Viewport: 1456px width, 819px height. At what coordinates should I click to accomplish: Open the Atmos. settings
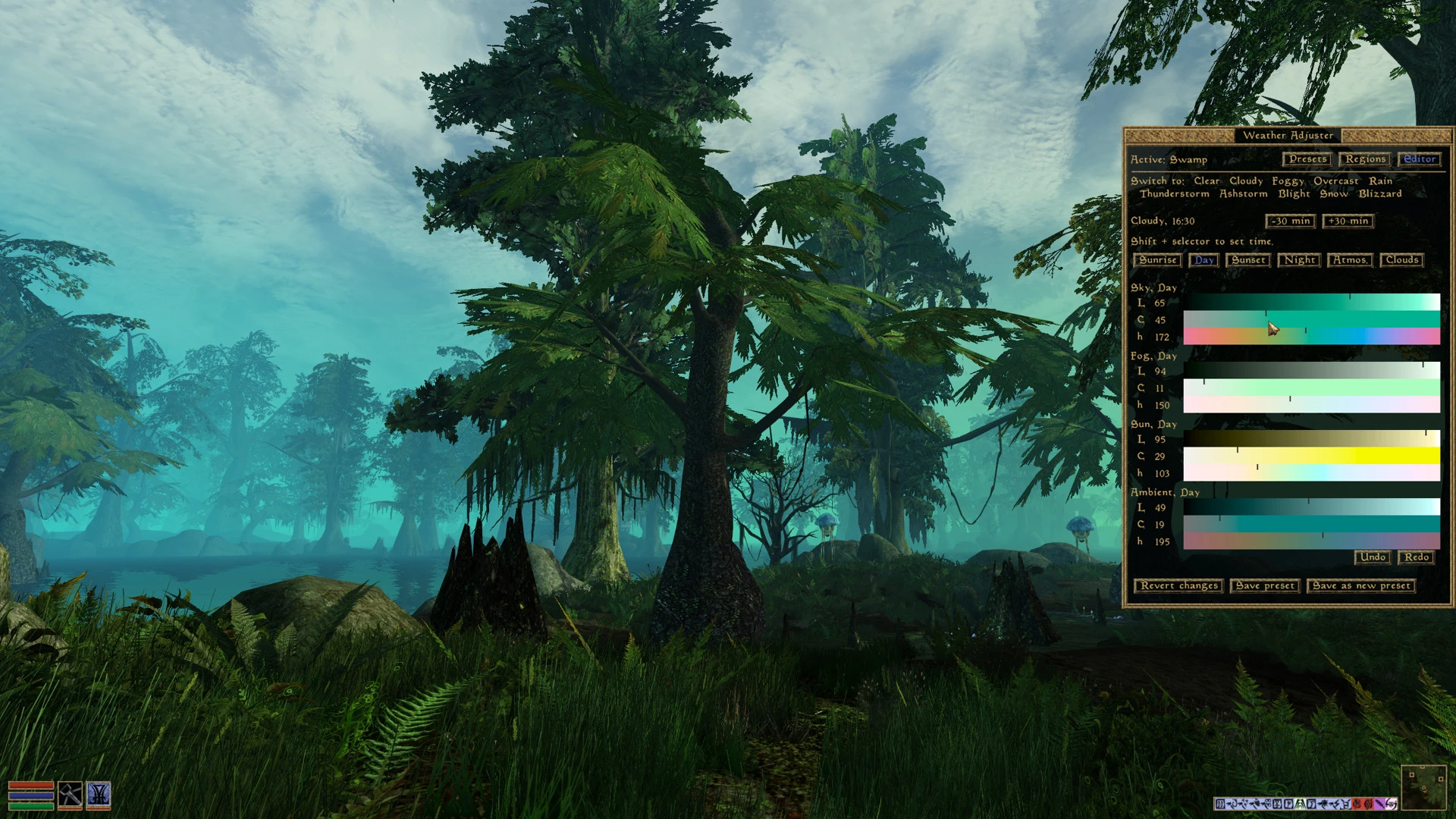pos(1350,260)
